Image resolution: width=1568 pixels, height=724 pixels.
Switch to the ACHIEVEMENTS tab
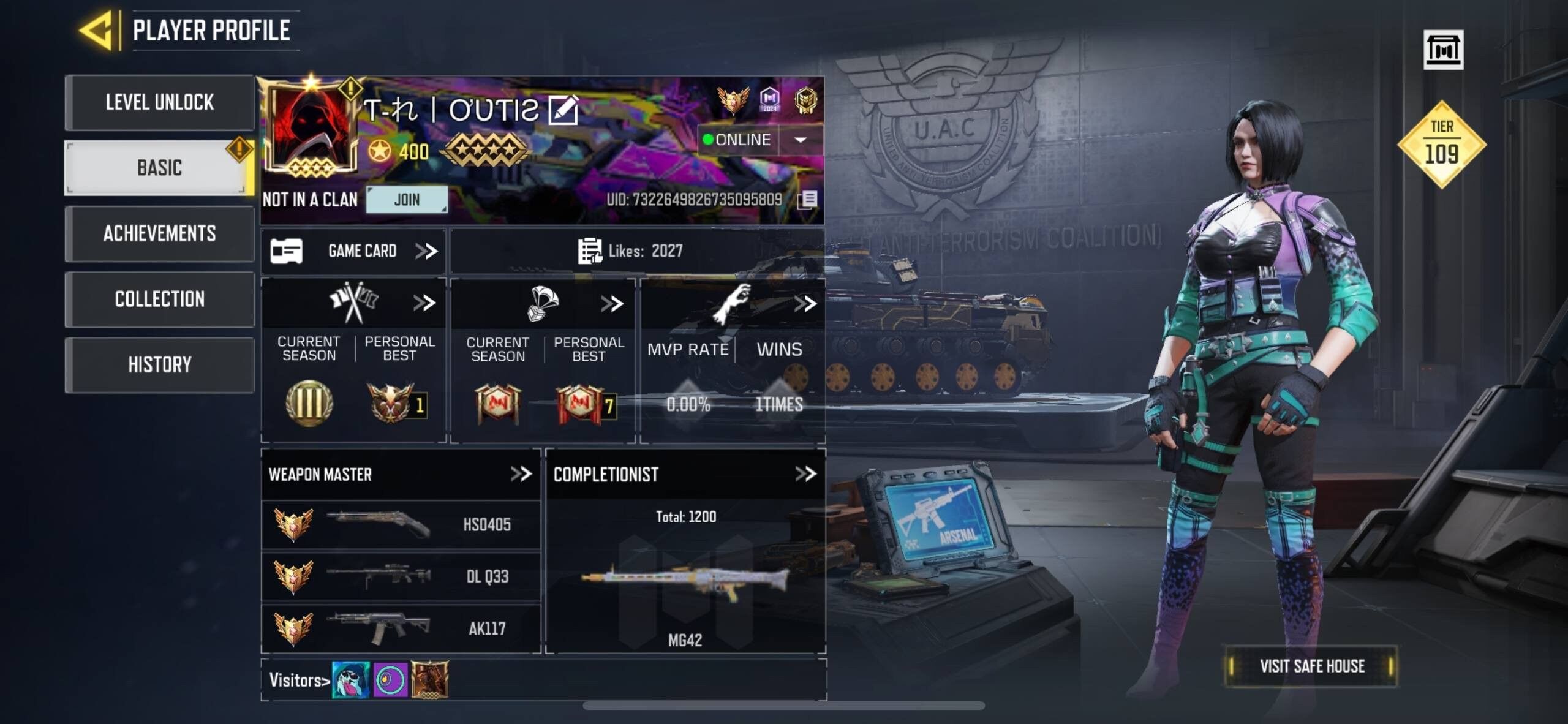coord(160,234)
